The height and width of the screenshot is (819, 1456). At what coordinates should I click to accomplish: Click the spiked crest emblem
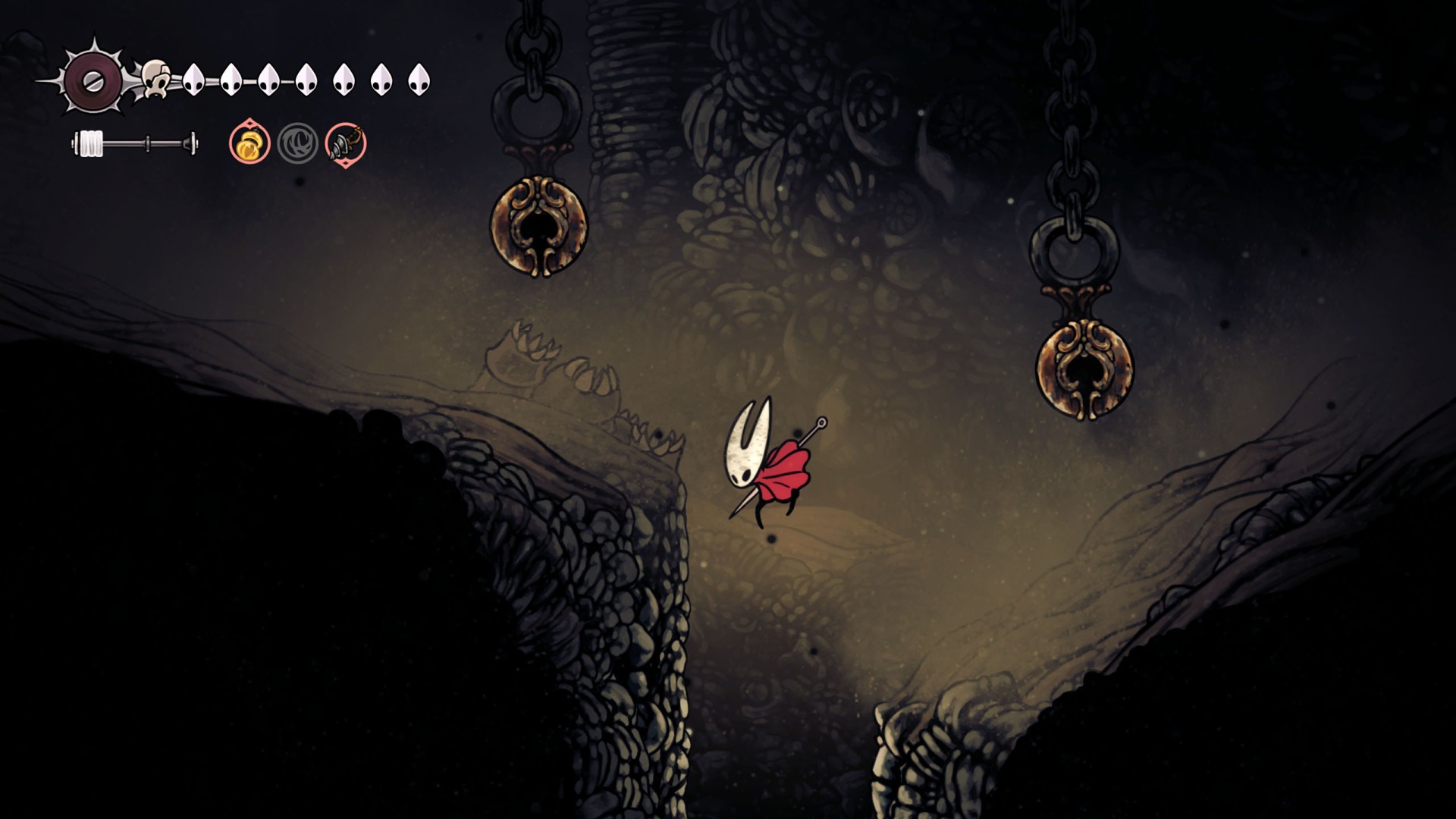(93, 81)
